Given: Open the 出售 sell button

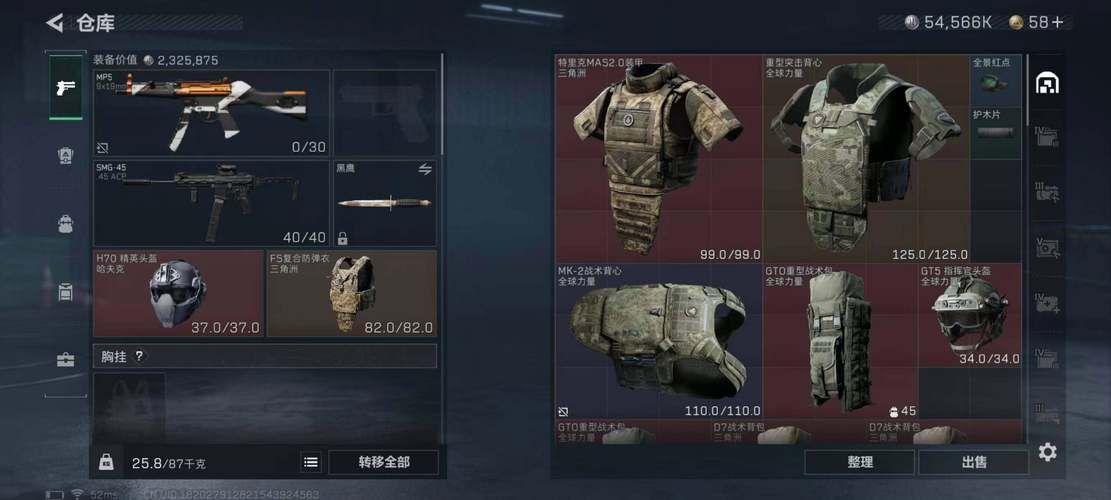Looking at the screenshot, I should 973,462.
